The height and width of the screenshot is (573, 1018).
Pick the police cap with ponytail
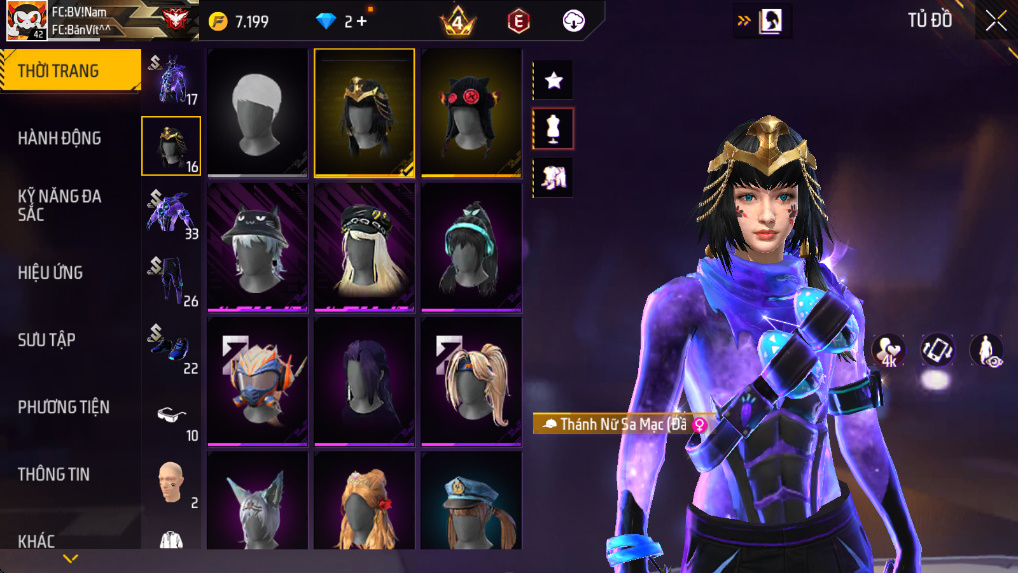click(x=471, y=500)
